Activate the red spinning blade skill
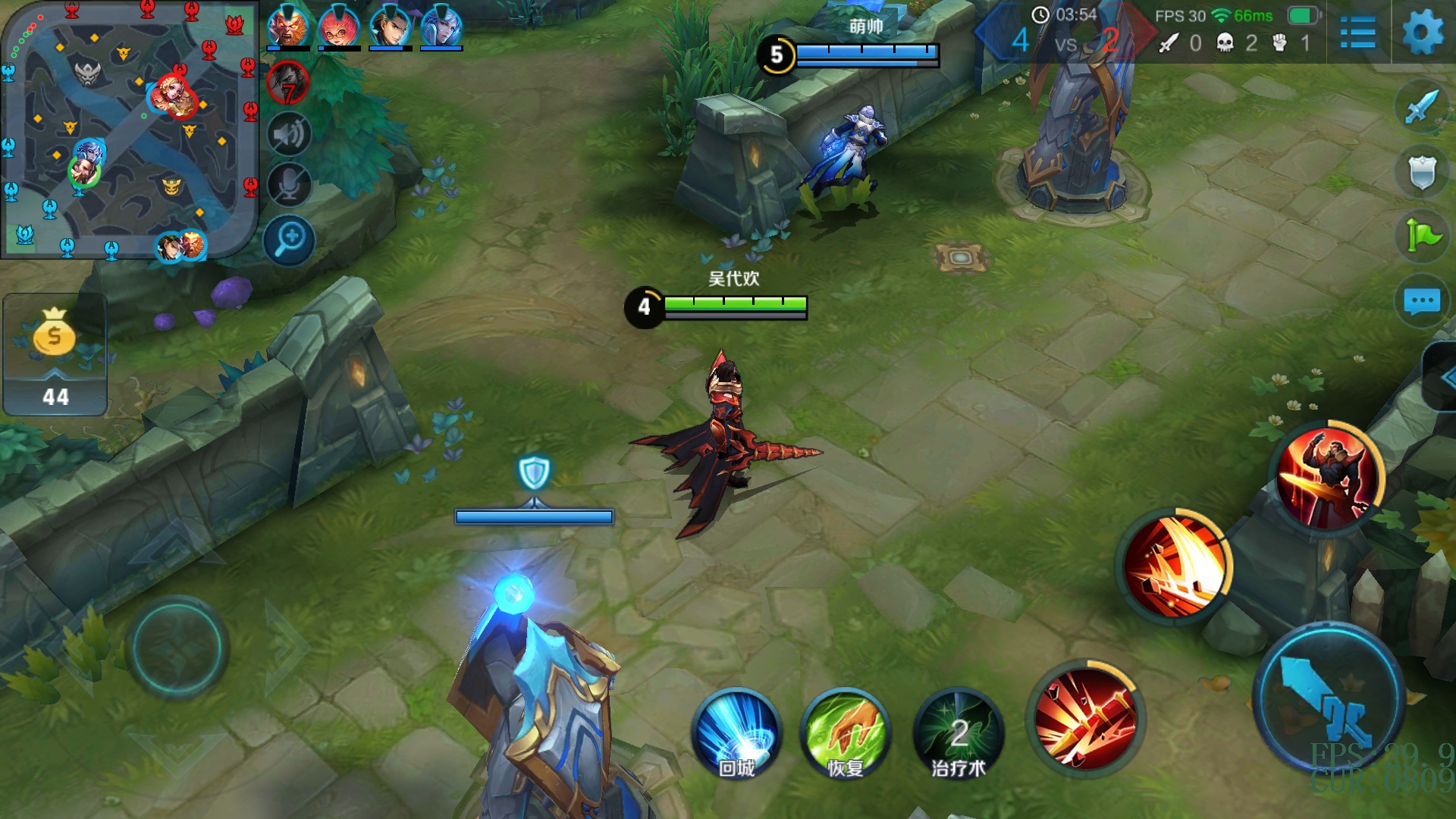This screenshot has width=1456, height=819. point(1086,717)
